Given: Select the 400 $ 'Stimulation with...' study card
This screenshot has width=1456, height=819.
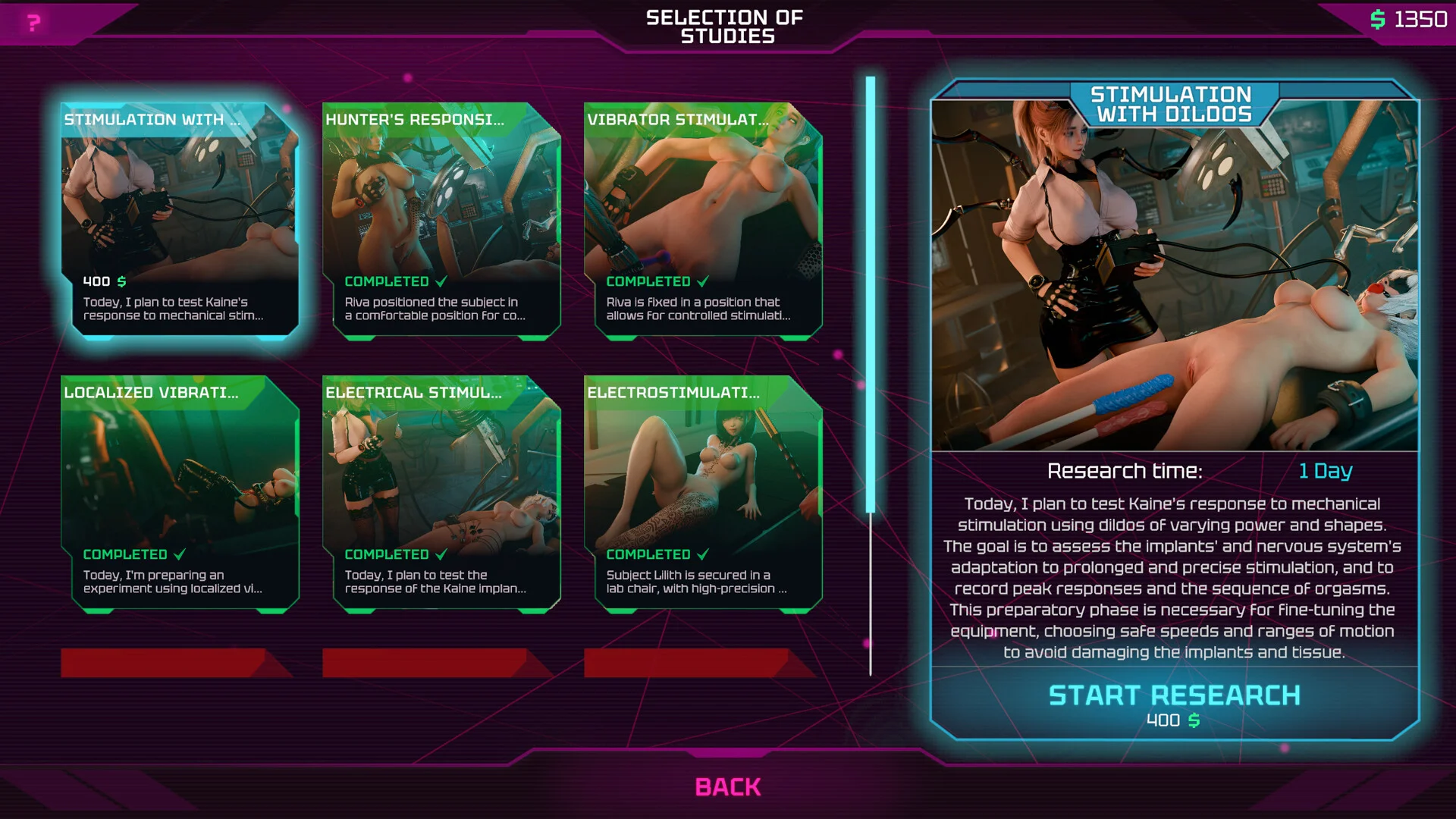Looking at the screenshot, I should tap(180, 220).
